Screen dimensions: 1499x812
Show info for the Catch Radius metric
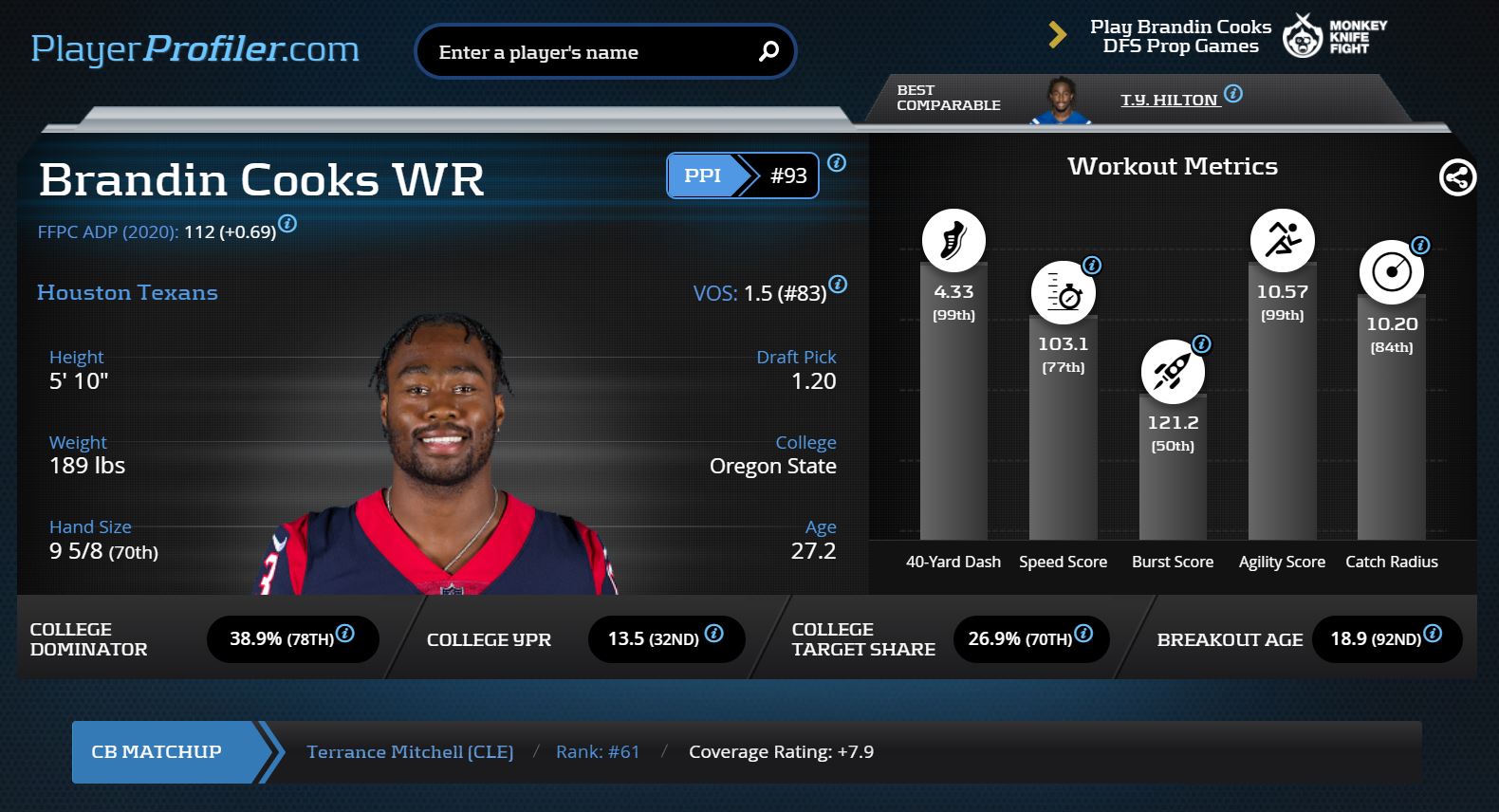(1420, 246)
